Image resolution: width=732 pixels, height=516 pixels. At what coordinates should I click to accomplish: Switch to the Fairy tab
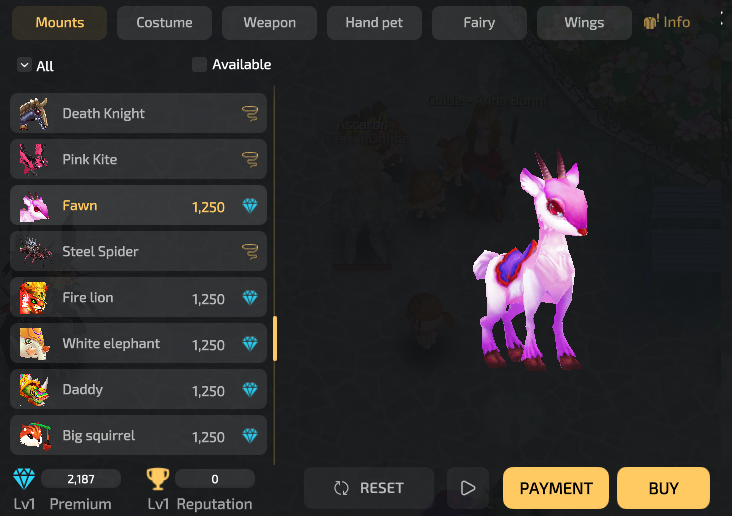(x=479, y=23)
